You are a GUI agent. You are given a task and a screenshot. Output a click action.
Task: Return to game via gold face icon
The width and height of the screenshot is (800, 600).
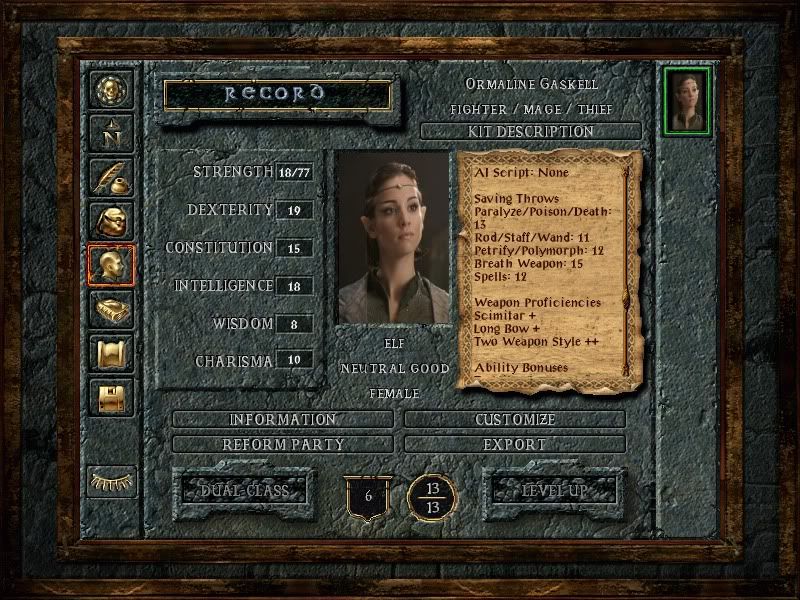(108, 89)
